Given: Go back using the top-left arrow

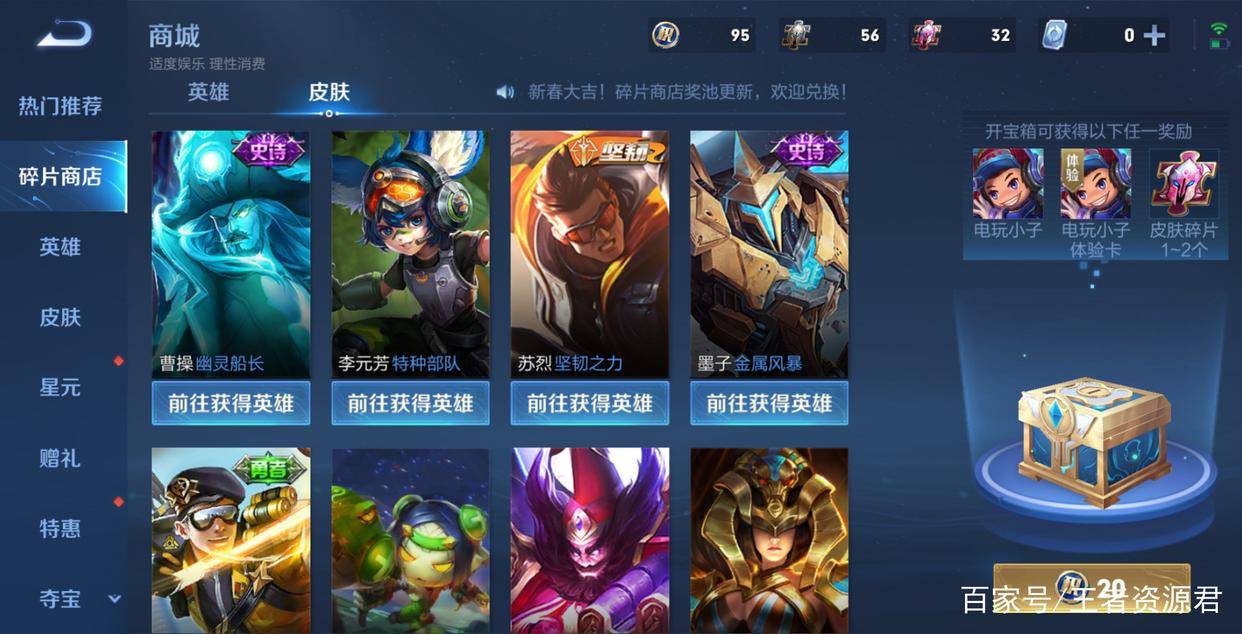Looking at the screenshot, I should point(64,35).
